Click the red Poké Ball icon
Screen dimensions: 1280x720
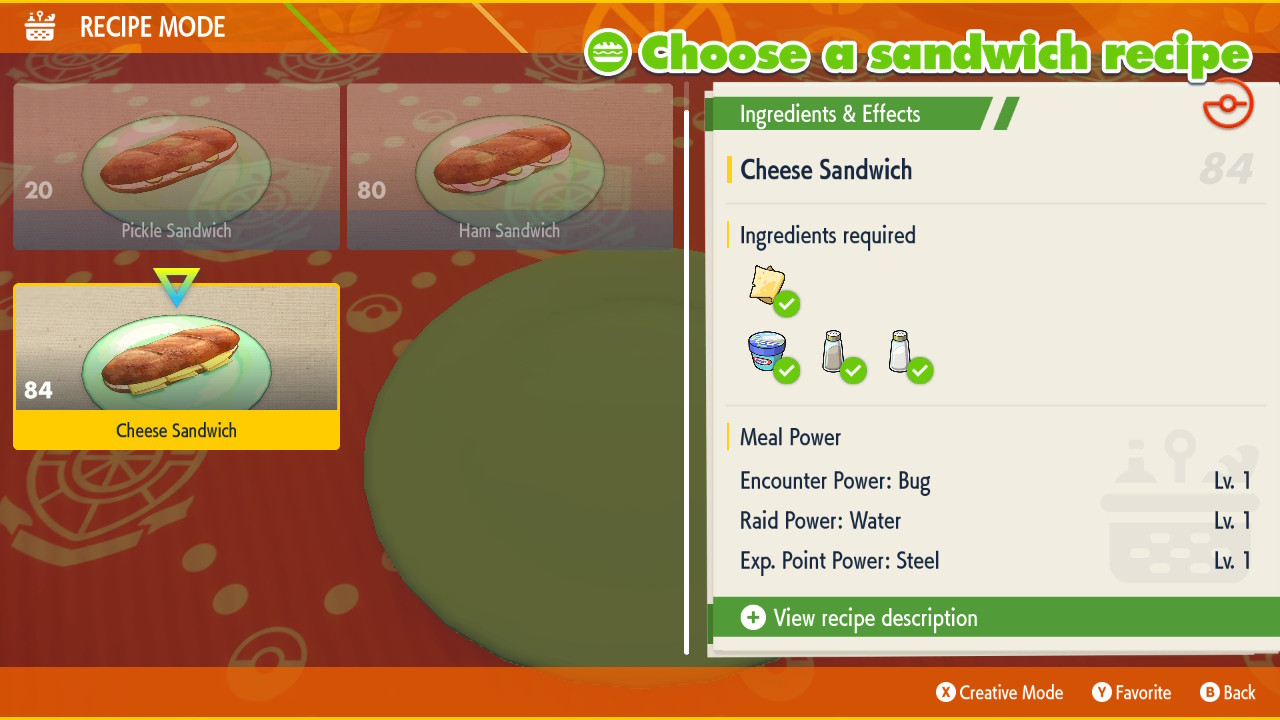pyautogui.click(x=1227, y=103)
